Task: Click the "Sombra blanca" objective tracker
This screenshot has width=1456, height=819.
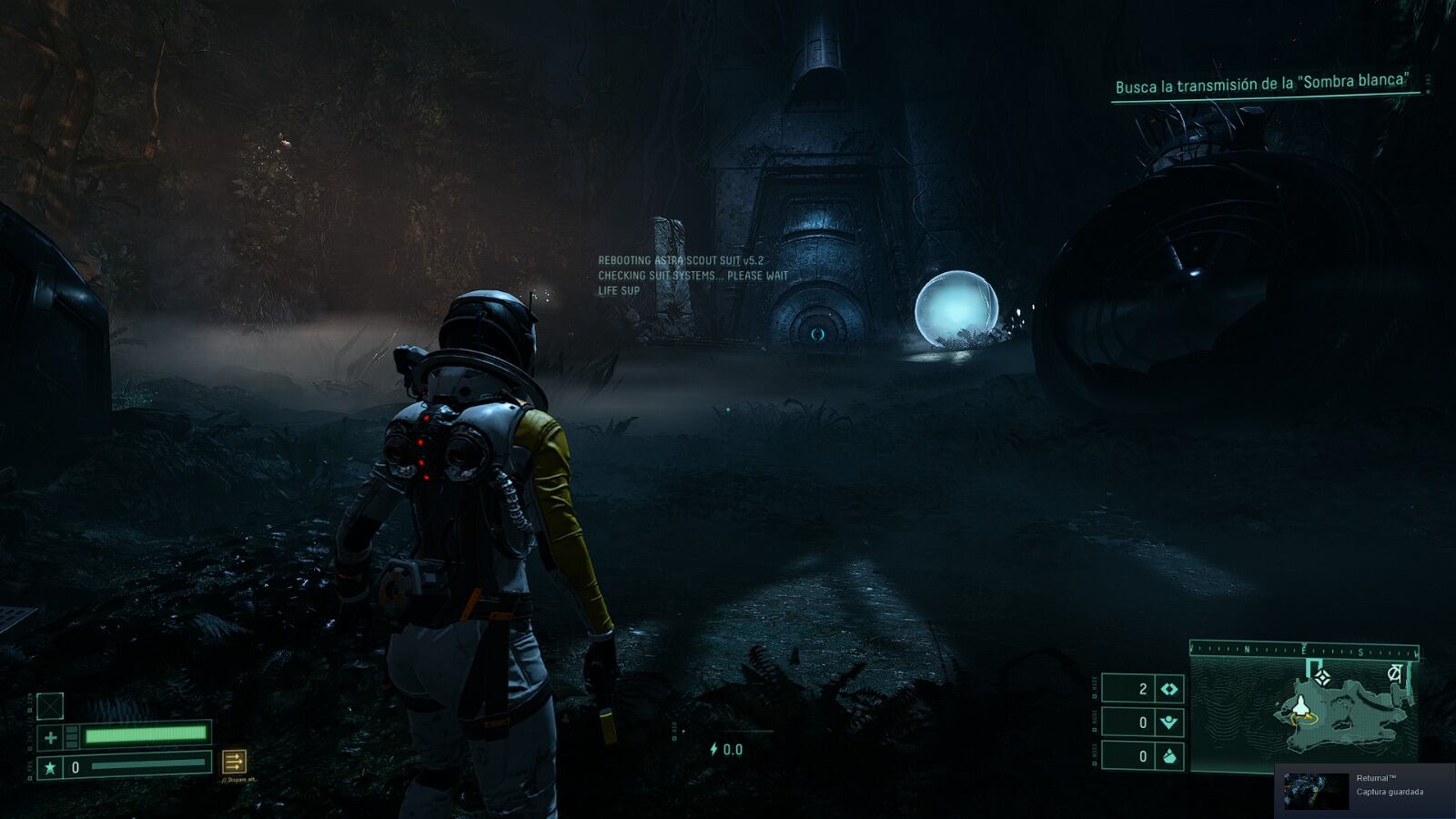Action: coord(1261,85)
